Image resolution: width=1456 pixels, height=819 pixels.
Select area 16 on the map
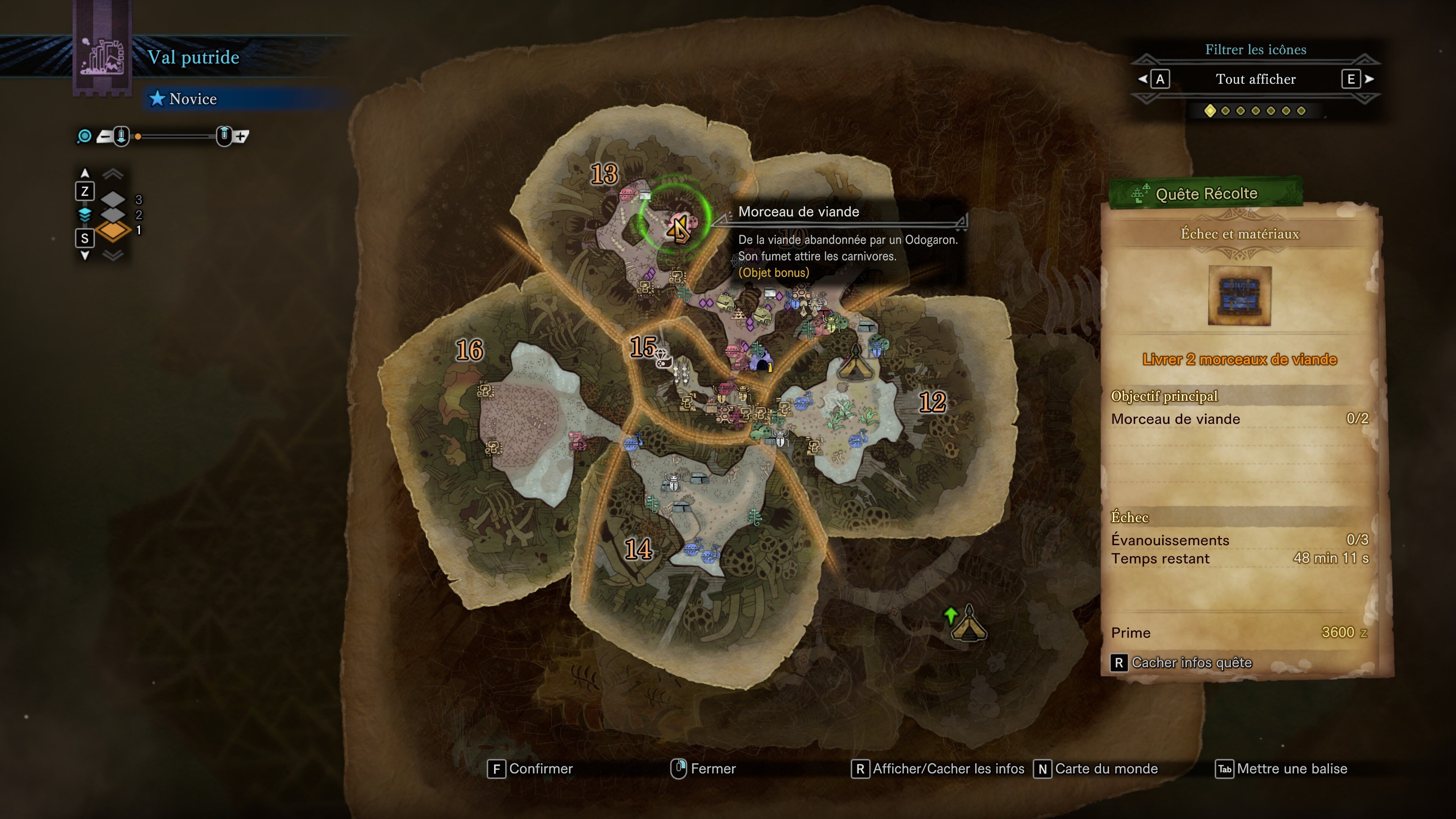[x=470, y=350]
